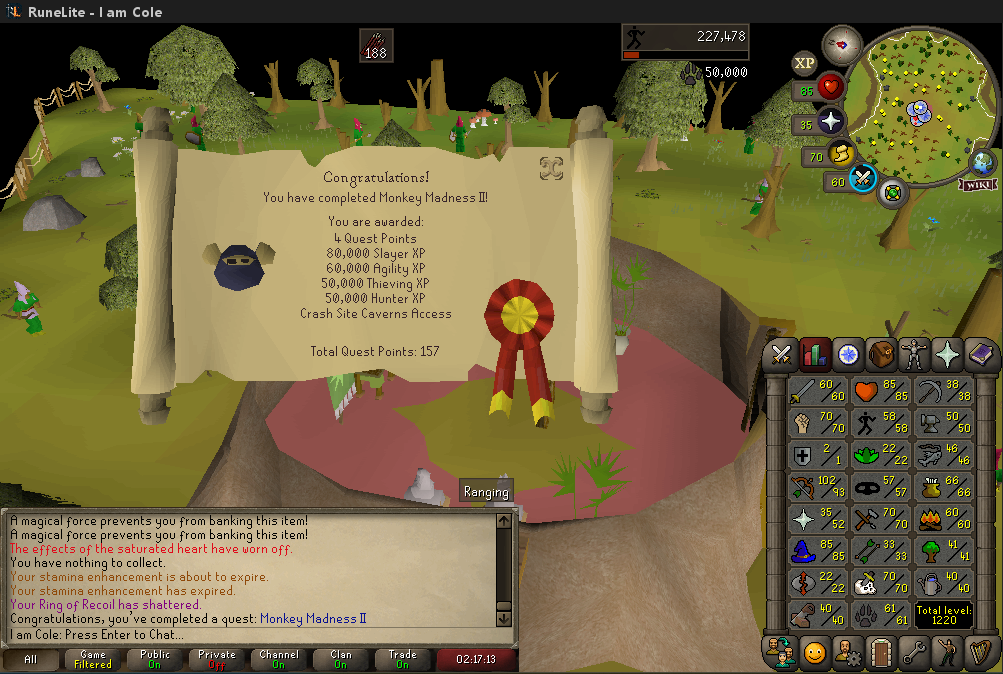
Task: Open the Magic spellbook tab
Action: pos(981,354)
